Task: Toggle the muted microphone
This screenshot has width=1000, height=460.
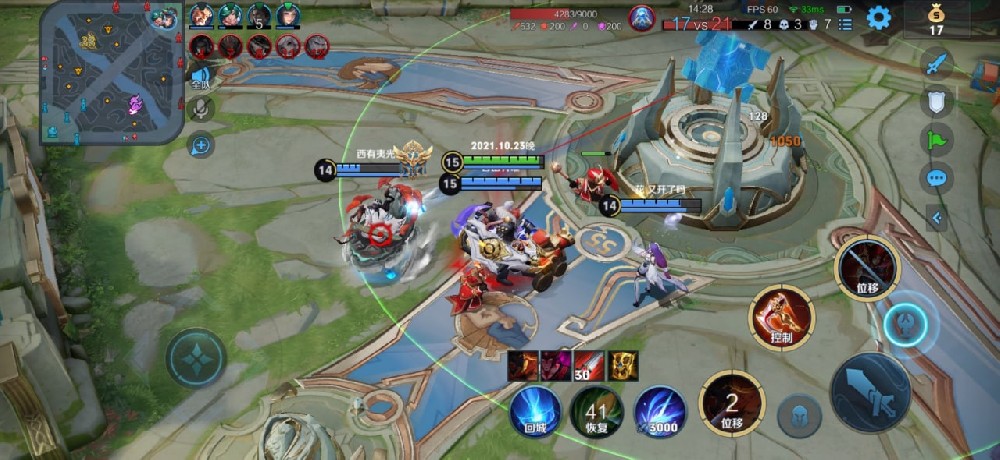Action: click(x=201, y=109)
